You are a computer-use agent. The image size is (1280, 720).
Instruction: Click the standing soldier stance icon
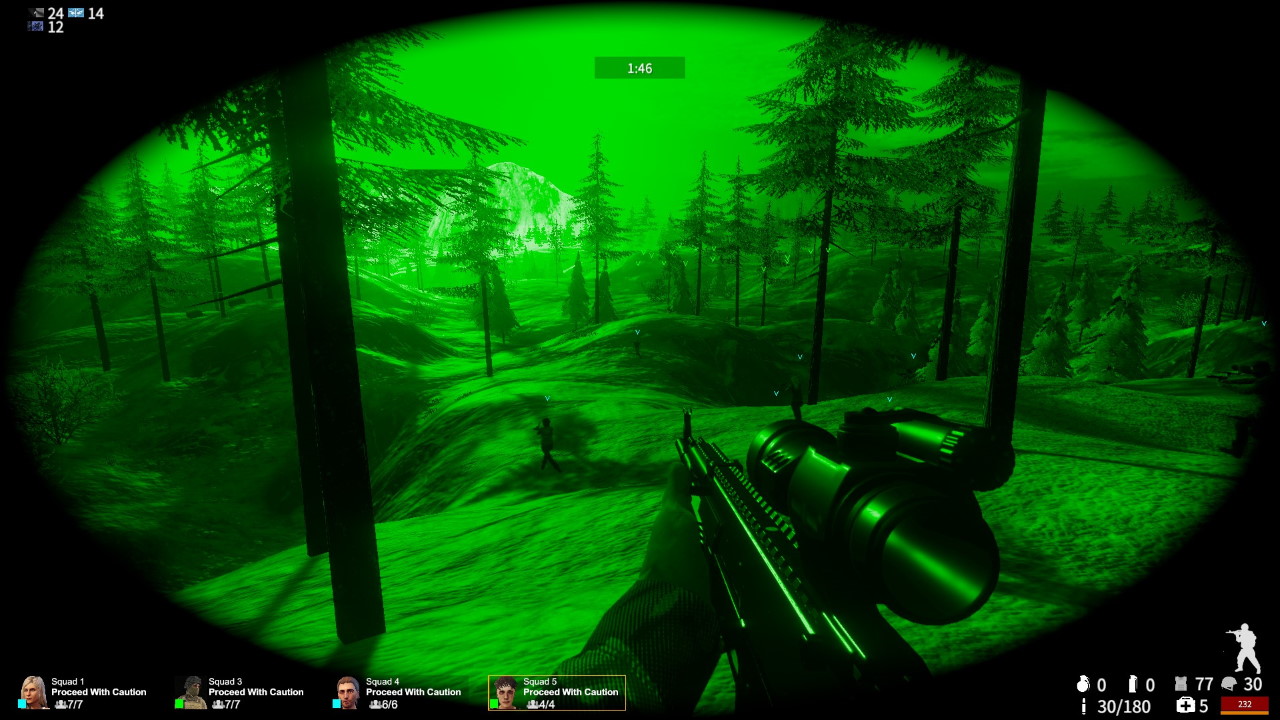pos(1244,650)
